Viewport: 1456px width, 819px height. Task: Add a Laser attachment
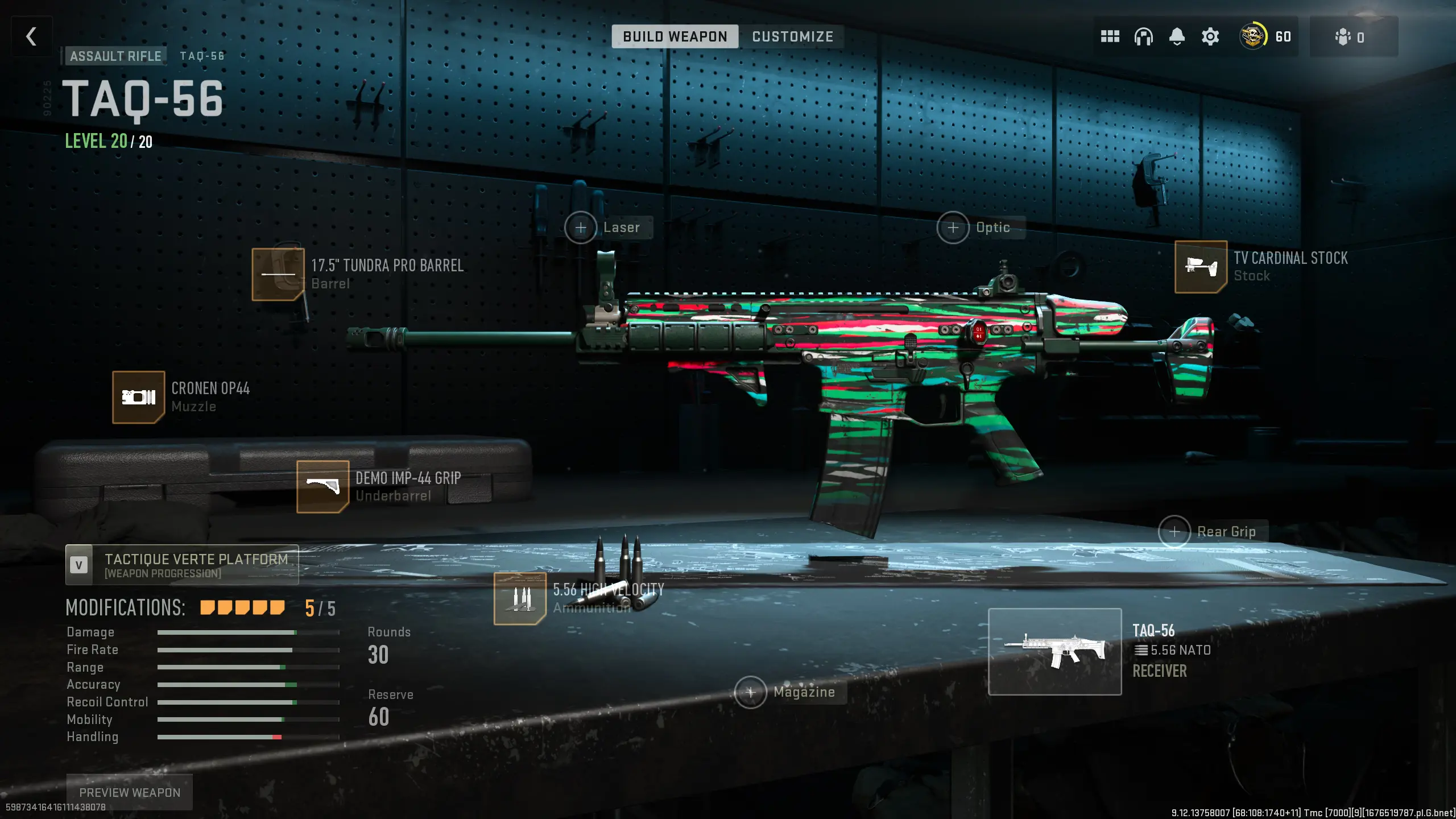pyautogui.click(x=581, y=227)
